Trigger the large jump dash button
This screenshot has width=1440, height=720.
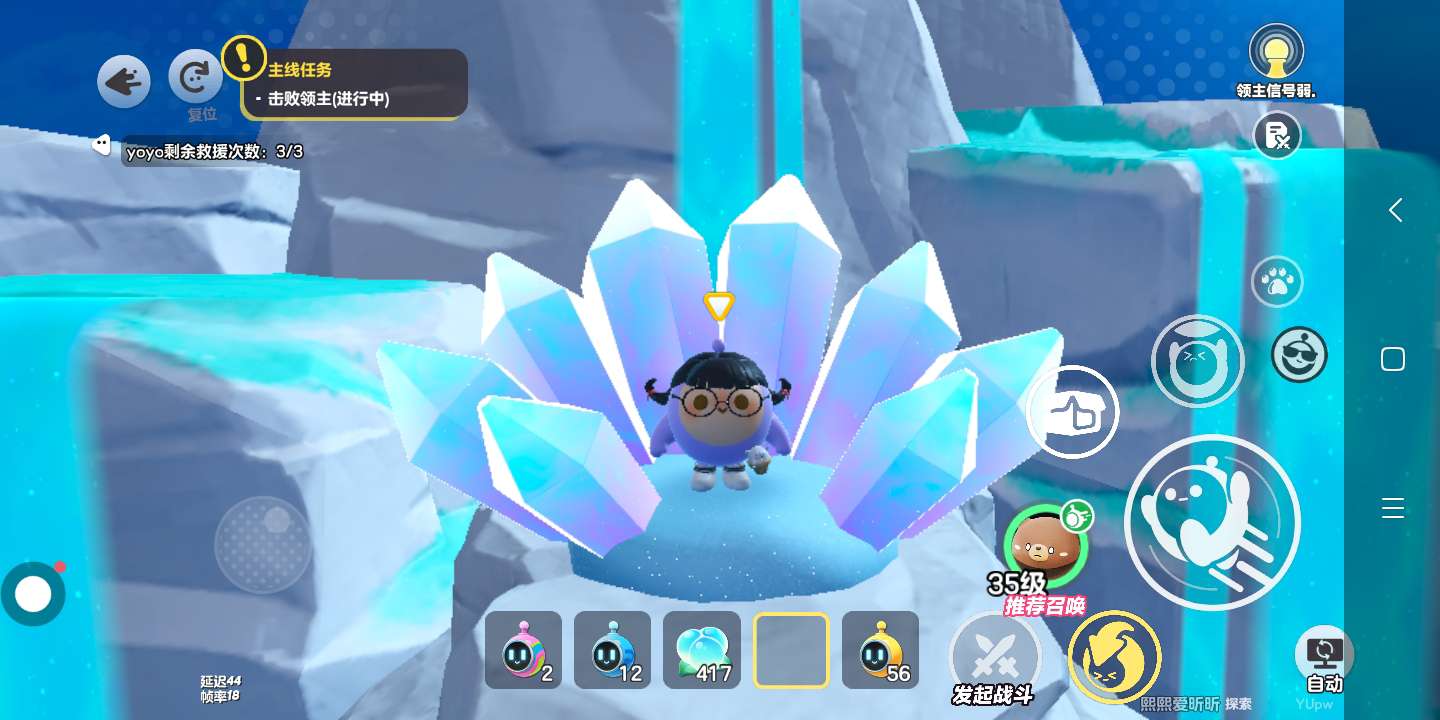click(x=1212, y=521)
